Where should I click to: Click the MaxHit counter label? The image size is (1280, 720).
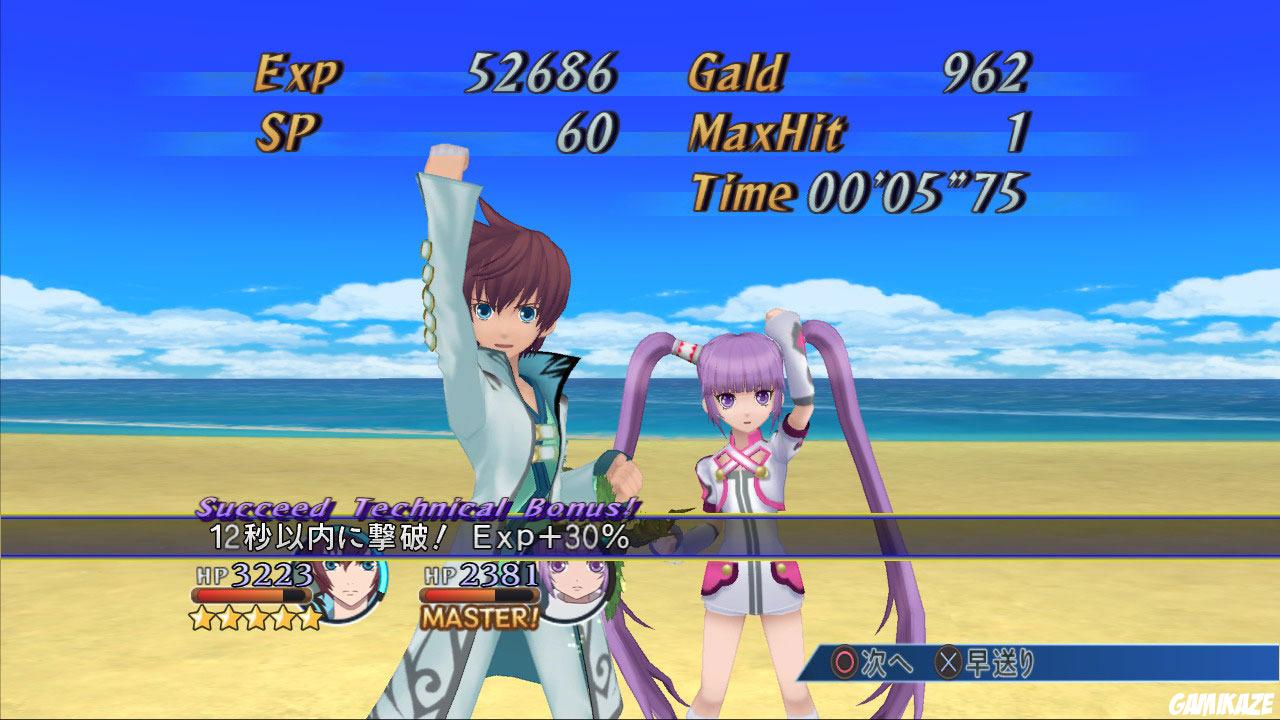click(x=764, y=131)
